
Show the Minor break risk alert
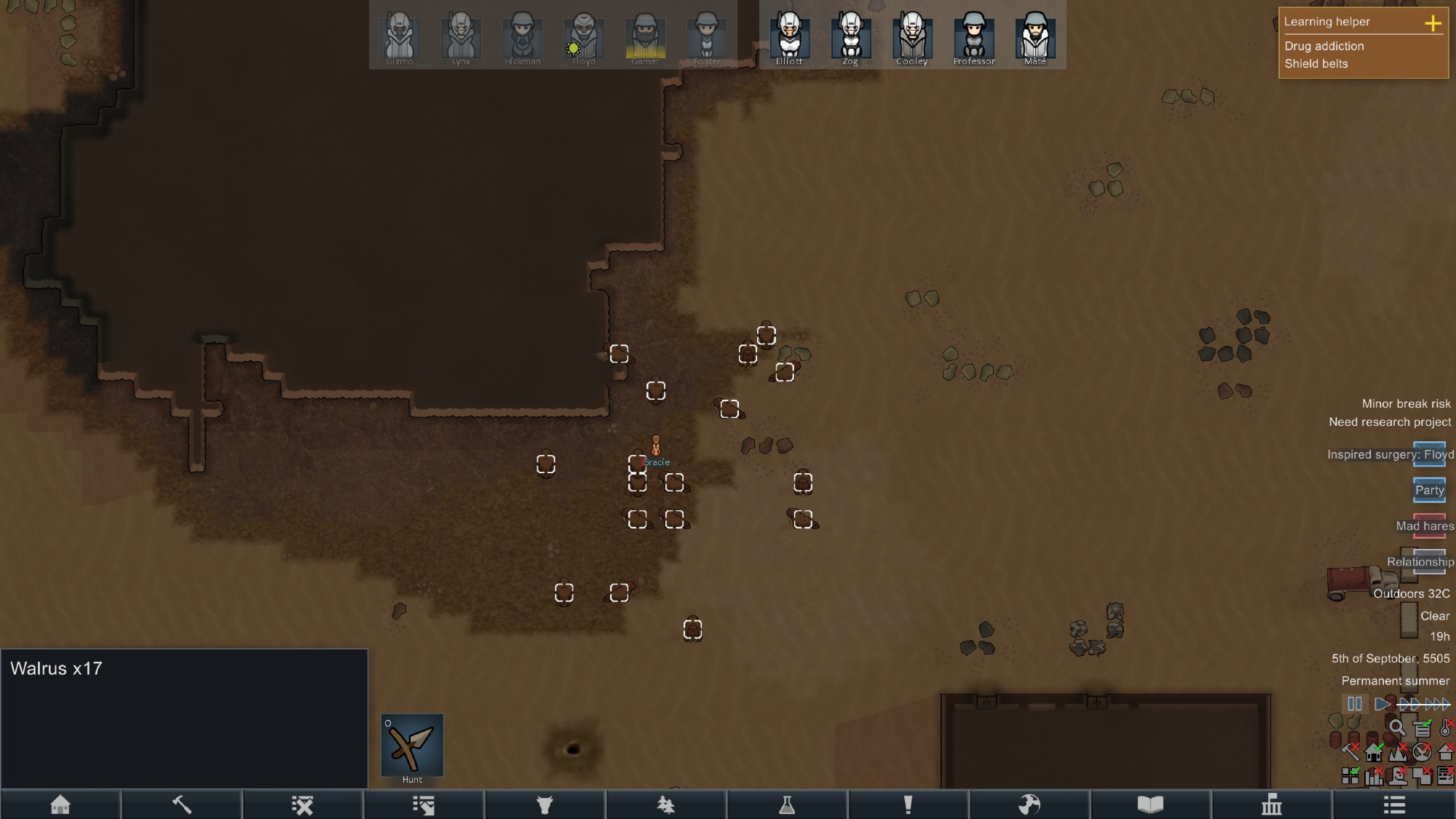pos(1406,403)
